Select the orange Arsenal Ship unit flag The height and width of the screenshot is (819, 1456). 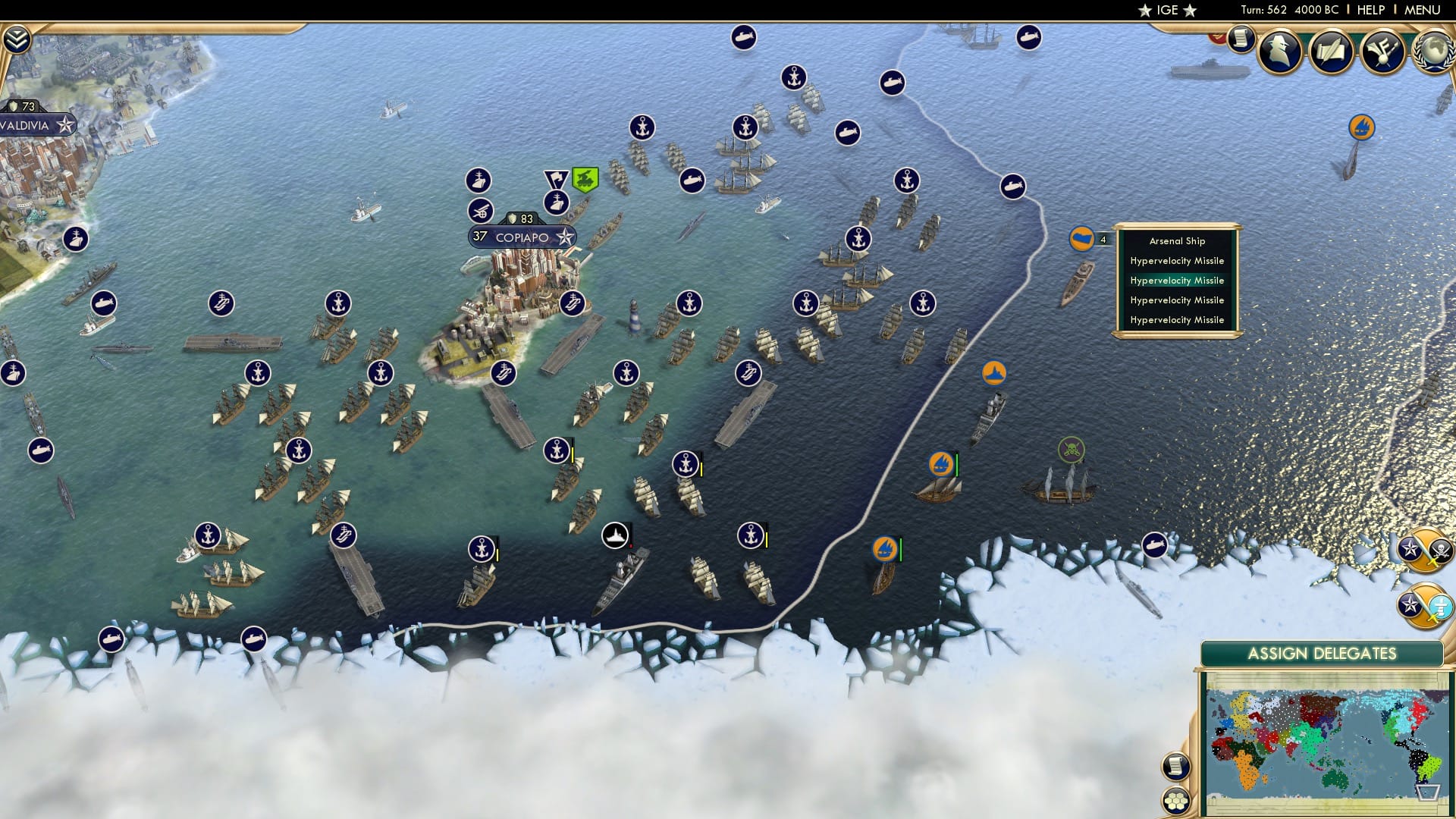click(x=1081, y=237)
